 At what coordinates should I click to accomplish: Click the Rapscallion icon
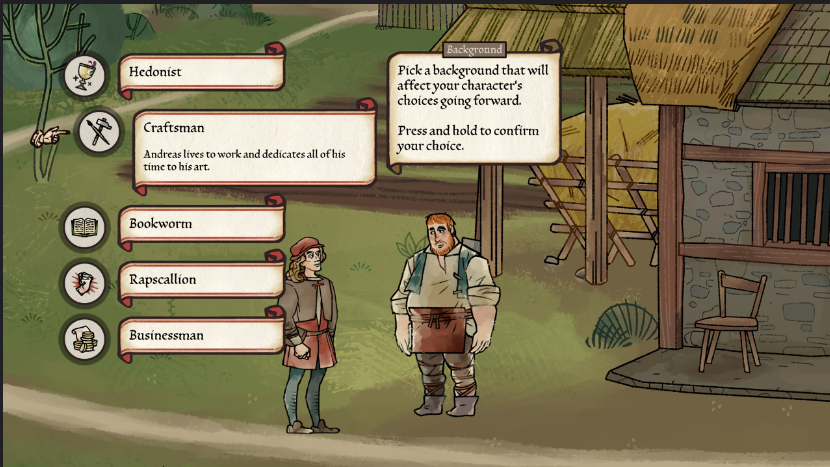[84, 283]
